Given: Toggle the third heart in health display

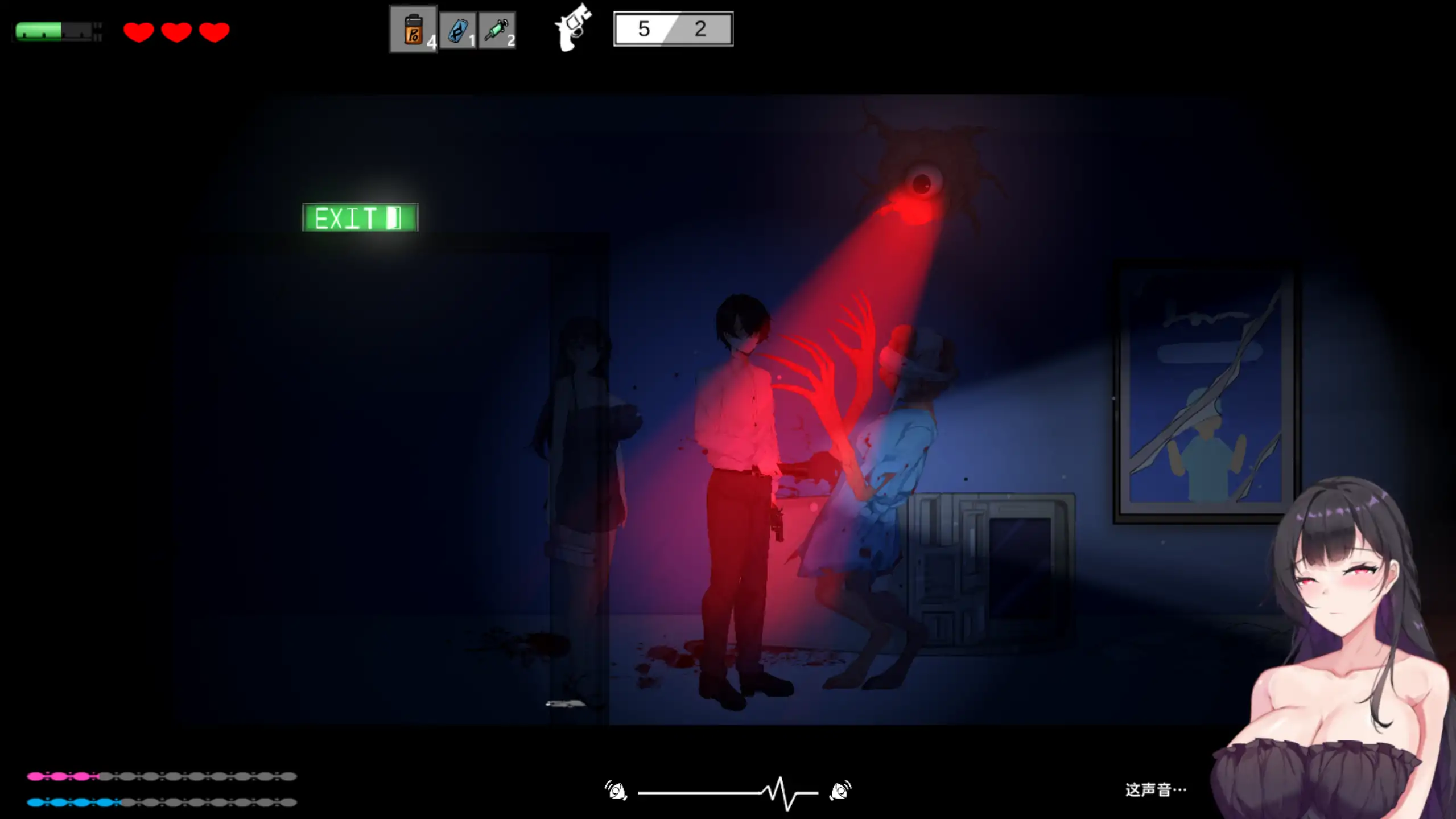Looking at the screenshot, I should [213, 32].
